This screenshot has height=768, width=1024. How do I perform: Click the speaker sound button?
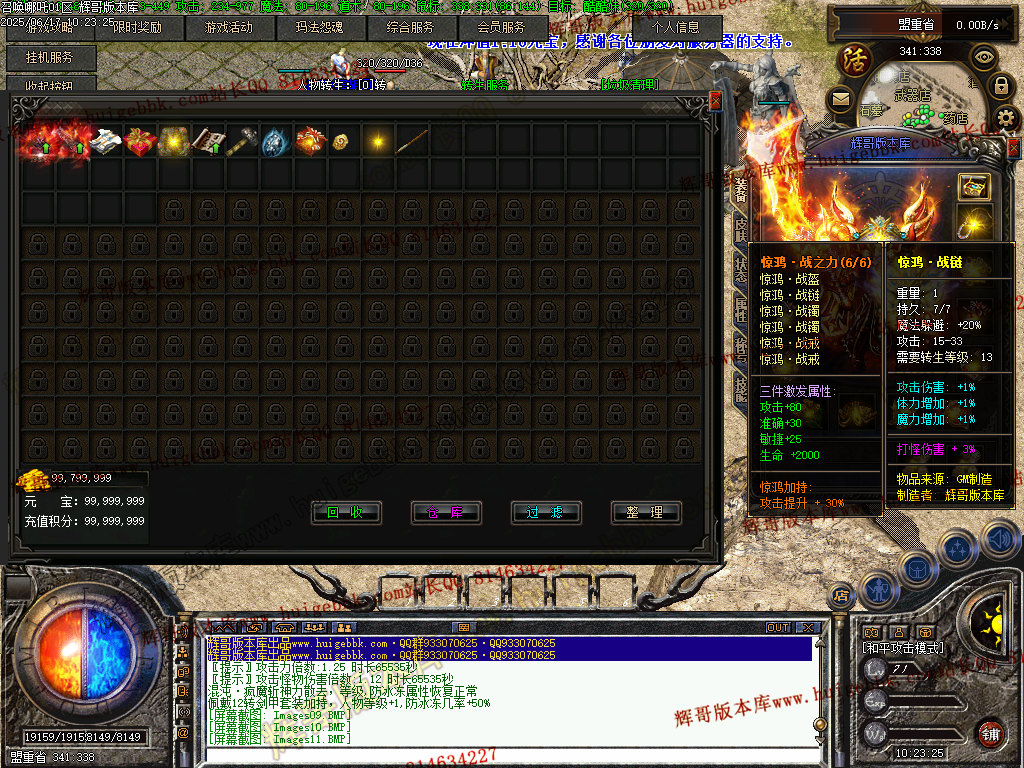(998, 540)
